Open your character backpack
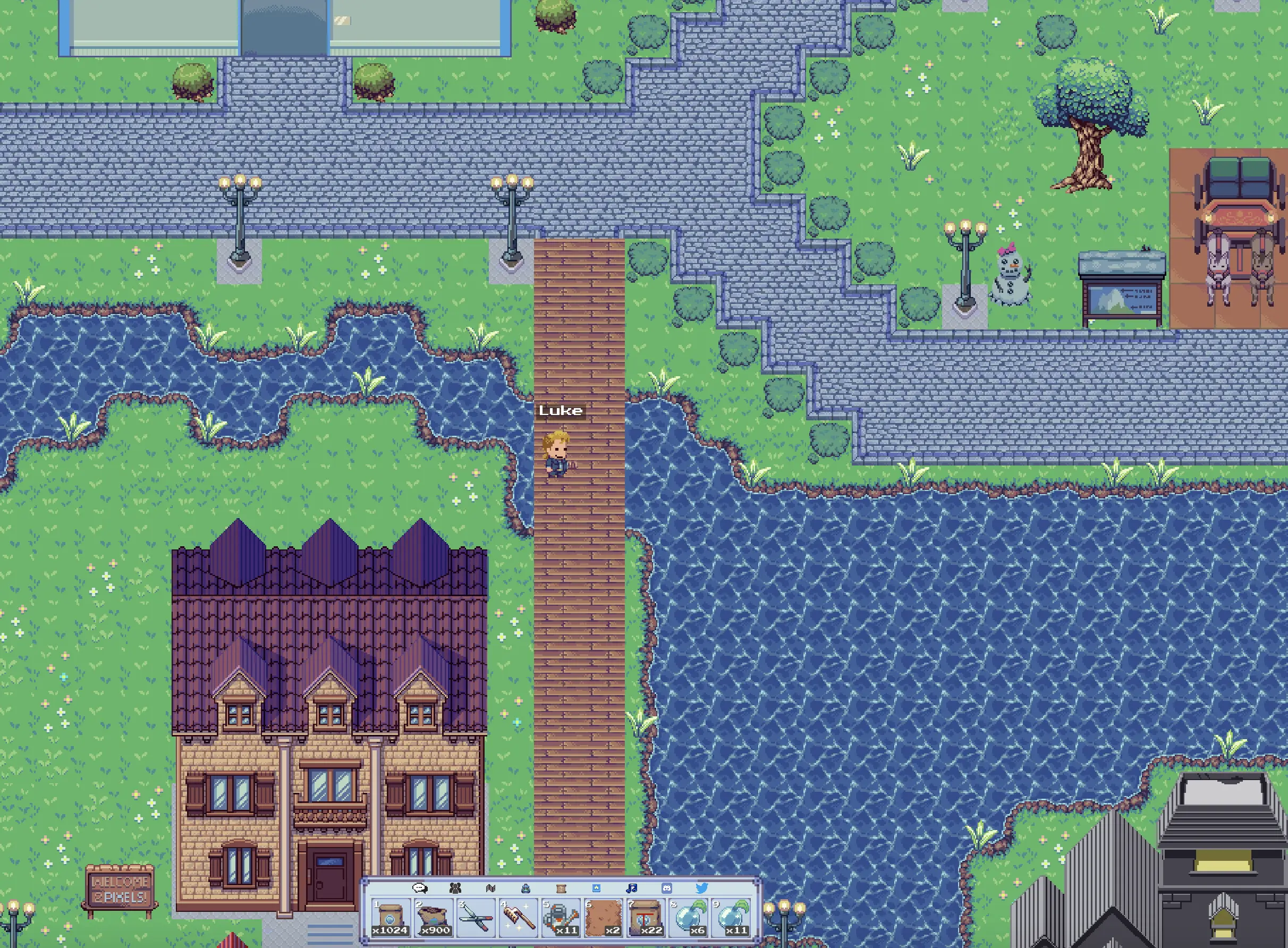The height and width of the screenshot is (948, 1288). tap(526, 888)
